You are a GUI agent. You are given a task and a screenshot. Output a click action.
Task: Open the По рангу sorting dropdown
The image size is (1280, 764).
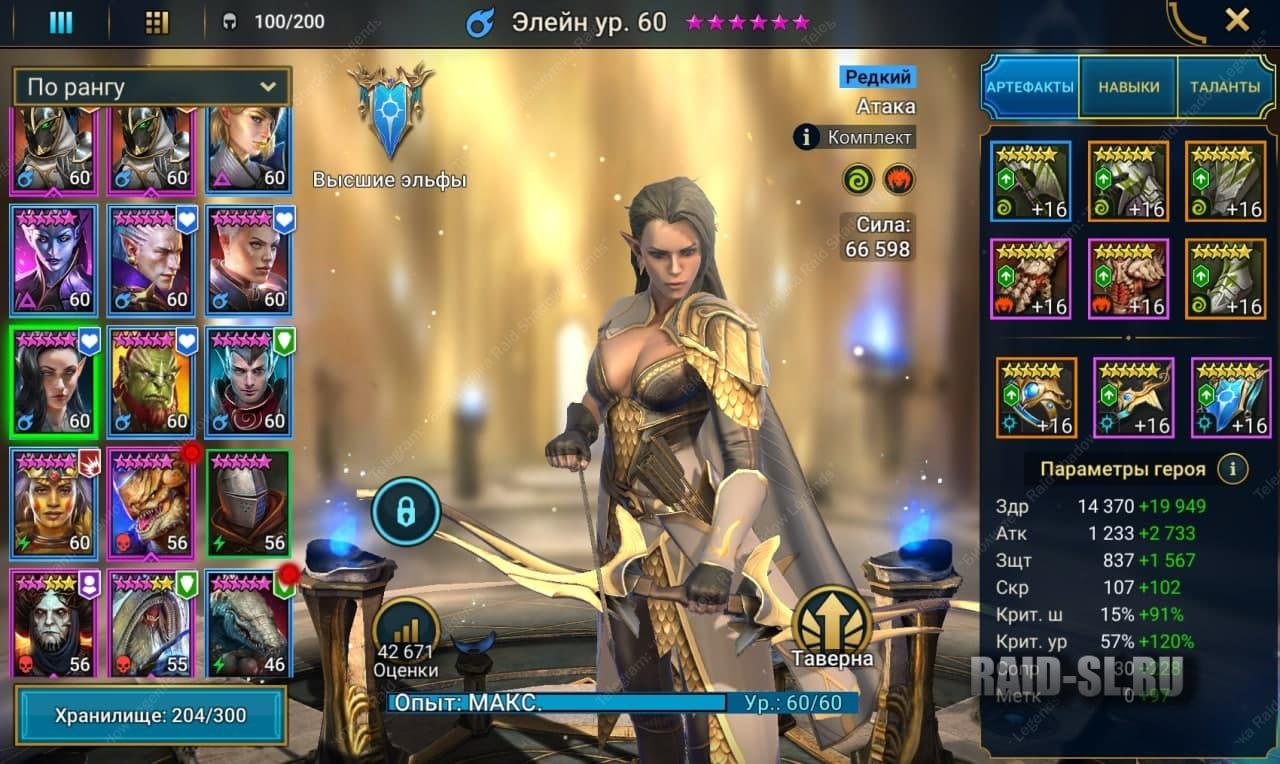pyautogui.click(x=151, y=87)
